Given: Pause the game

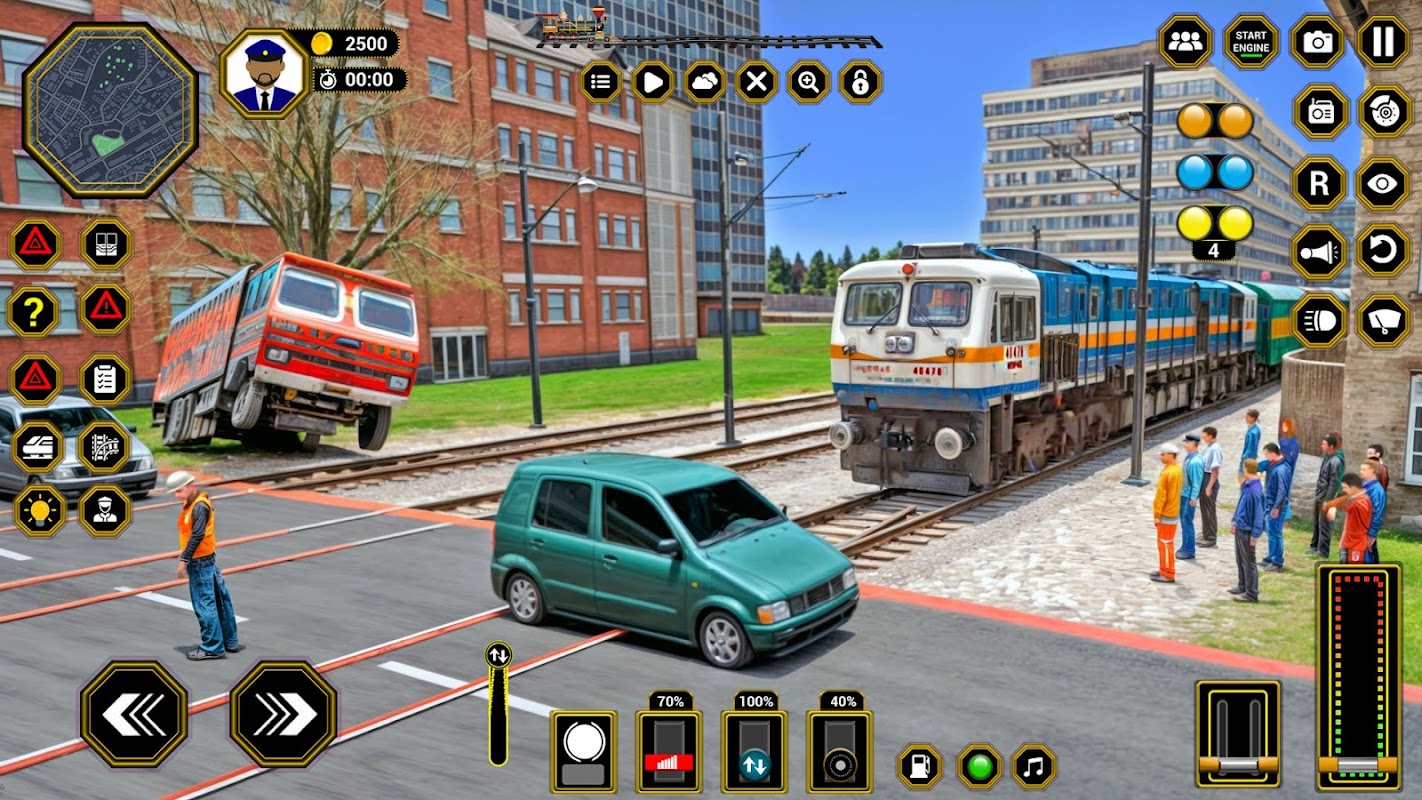Looking at the screenshot, I should point(1383,42).
